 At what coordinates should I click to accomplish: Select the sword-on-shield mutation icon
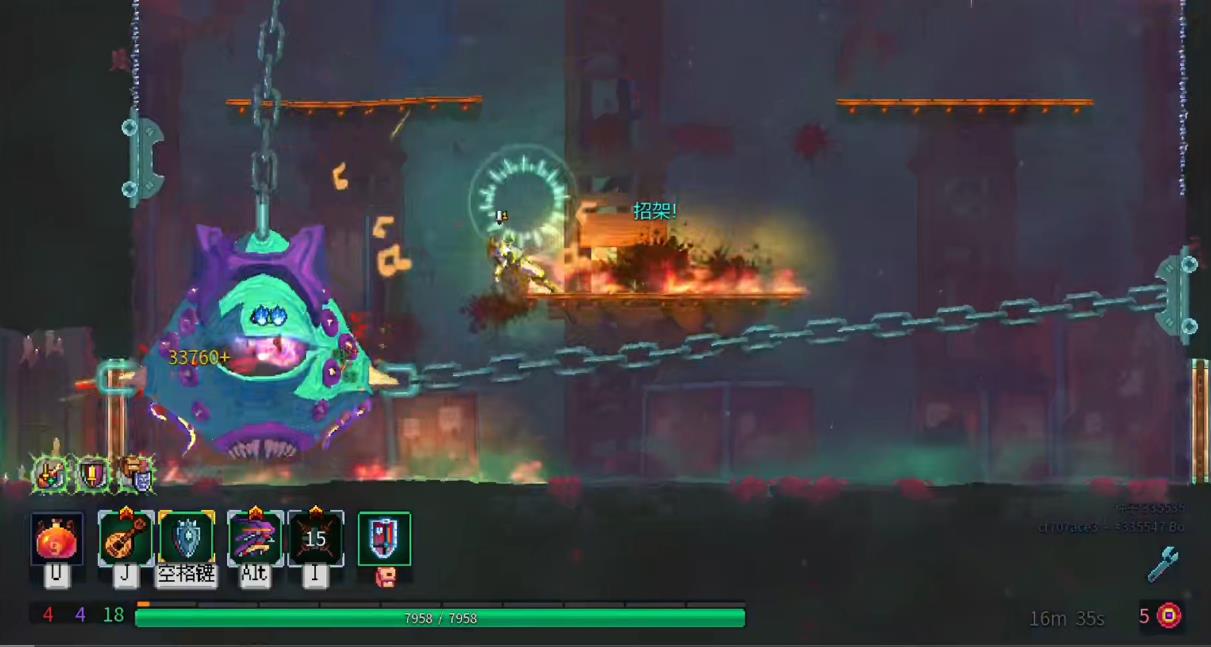pos(94,473)
